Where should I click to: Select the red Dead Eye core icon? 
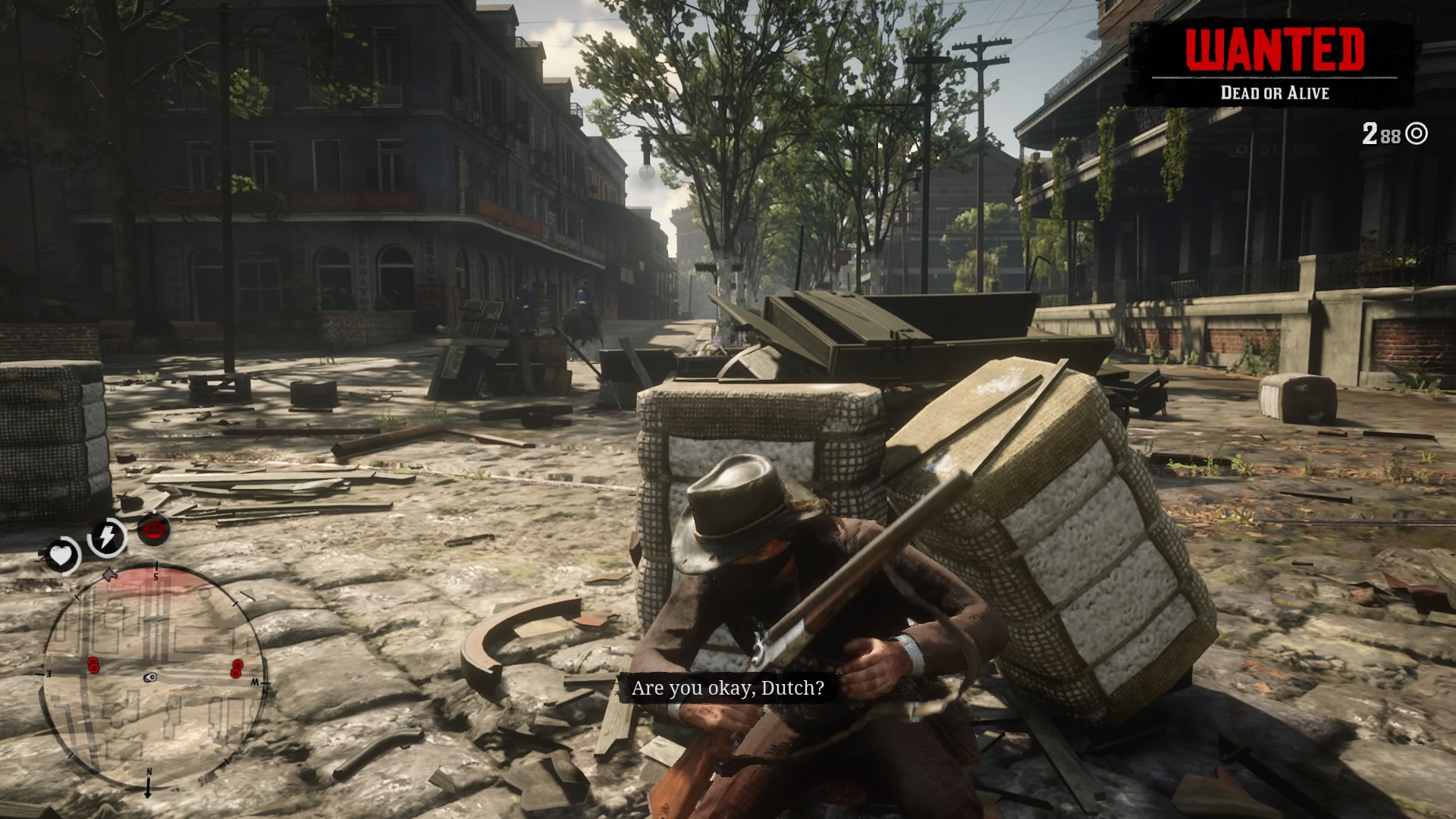pyautogui.click(x=153, y=529)
